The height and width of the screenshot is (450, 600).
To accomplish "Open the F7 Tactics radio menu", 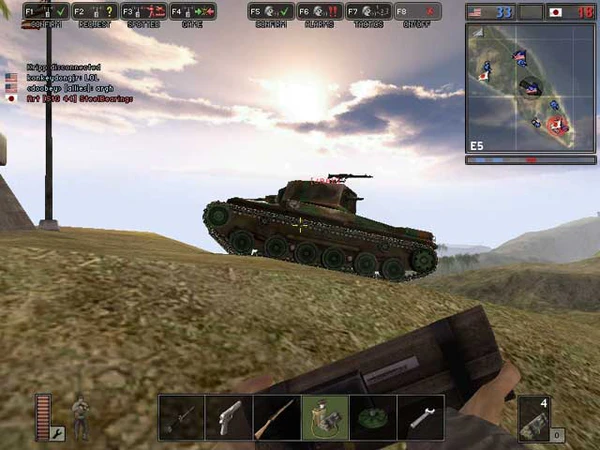I will (x=368, y=12).
